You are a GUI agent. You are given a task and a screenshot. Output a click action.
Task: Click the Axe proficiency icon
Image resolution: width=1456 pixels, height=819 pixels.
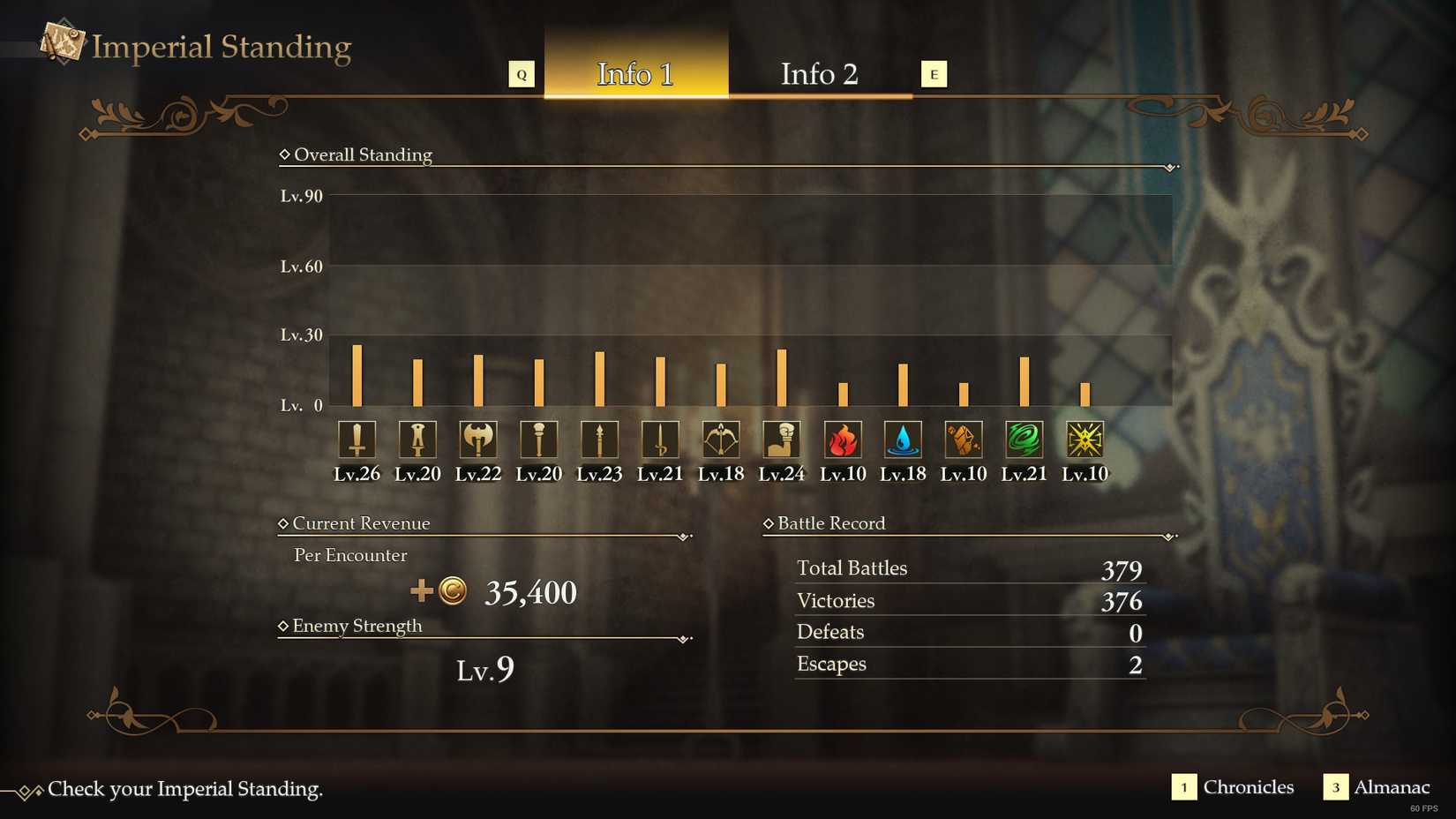(x=477, y=439)
